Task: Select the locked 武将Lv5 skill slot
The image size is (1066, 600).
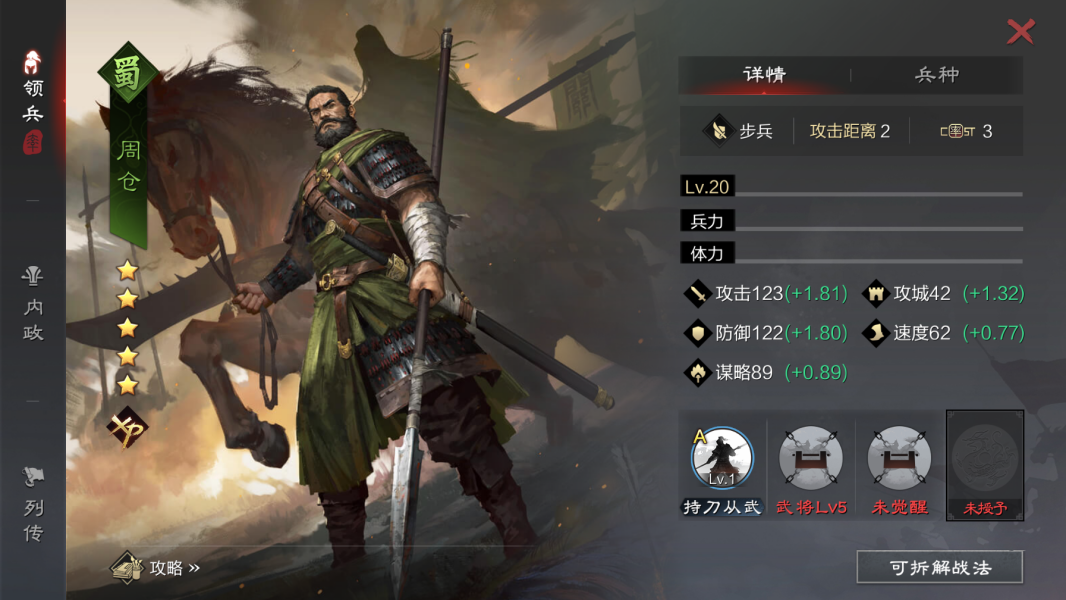Action: [811, 459]
